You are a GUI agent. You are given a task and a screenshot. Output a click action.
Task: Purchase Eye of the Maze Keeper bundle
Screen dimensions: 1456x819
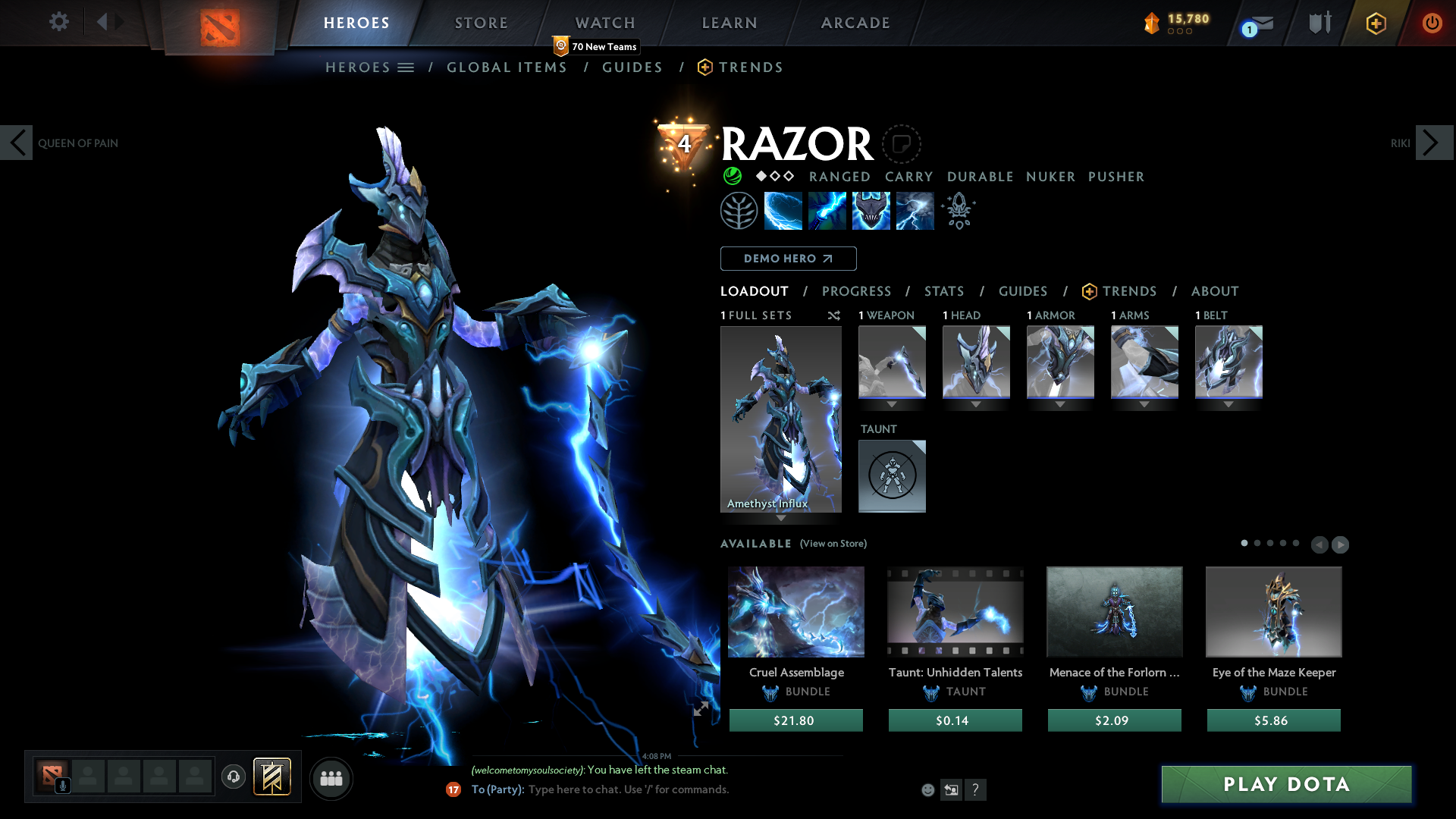tap(1273, 720)
